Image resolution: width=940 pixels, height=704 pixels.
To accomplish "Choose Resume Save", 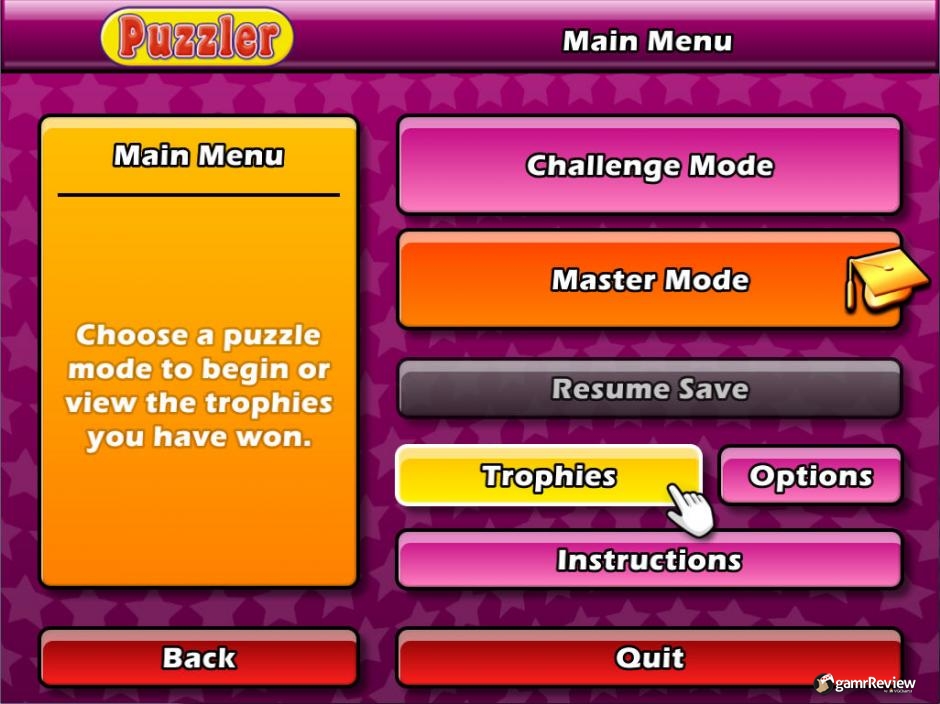I will click(649, 388).
